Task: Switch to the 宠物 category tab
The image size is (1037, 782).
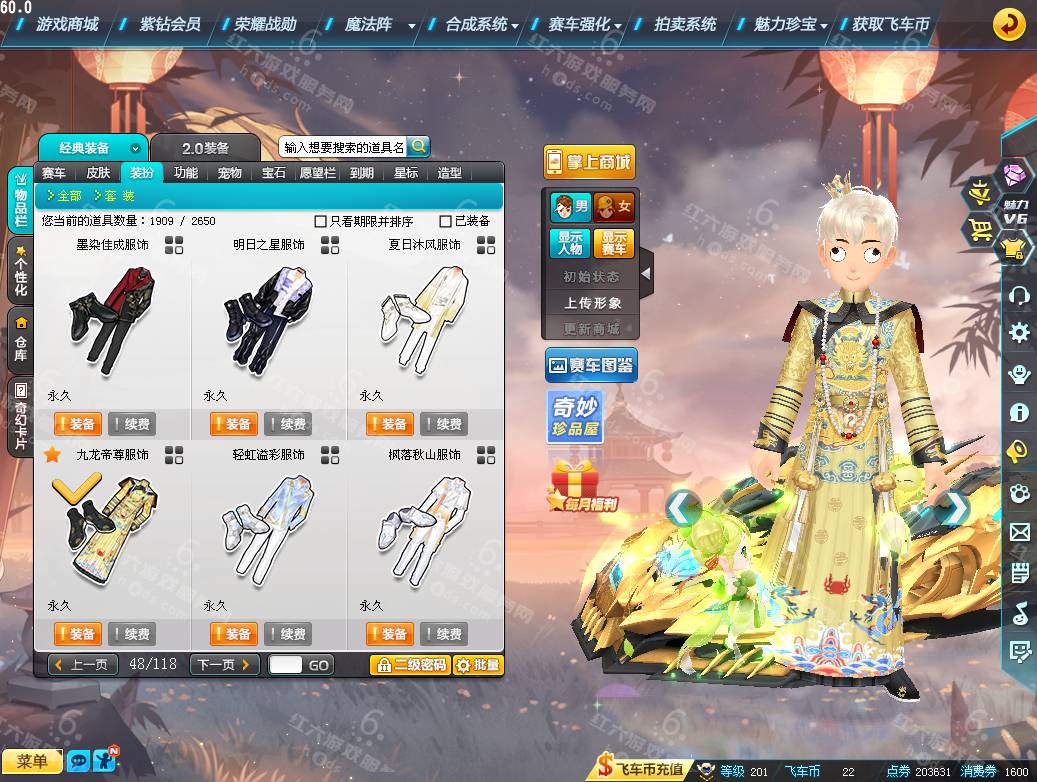Action: [230, 172]
